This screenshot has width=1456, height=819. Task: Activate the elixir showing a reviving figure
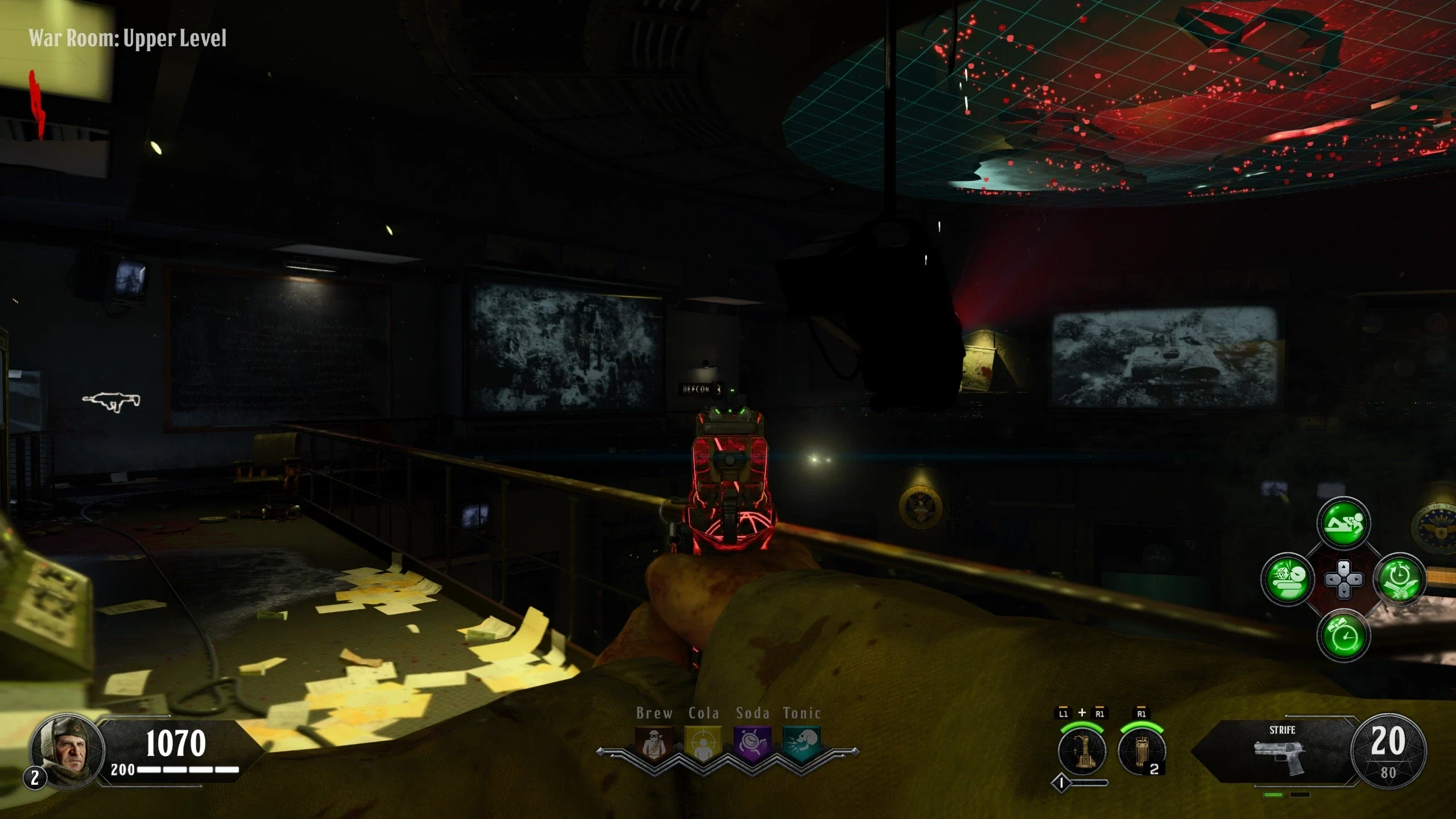1343,523
